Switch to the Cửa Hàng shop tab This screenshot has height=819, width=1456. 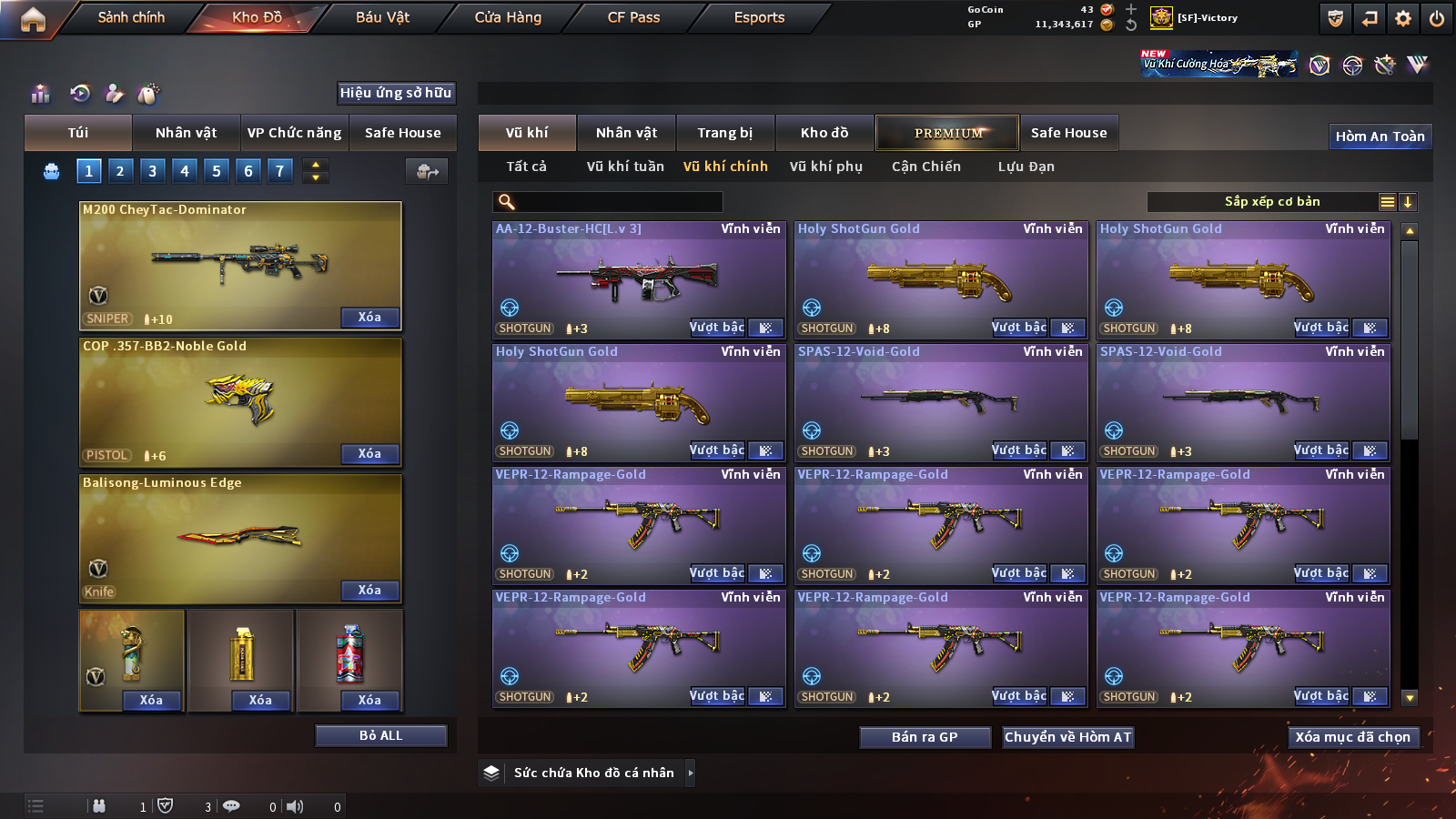pos(508,17)
